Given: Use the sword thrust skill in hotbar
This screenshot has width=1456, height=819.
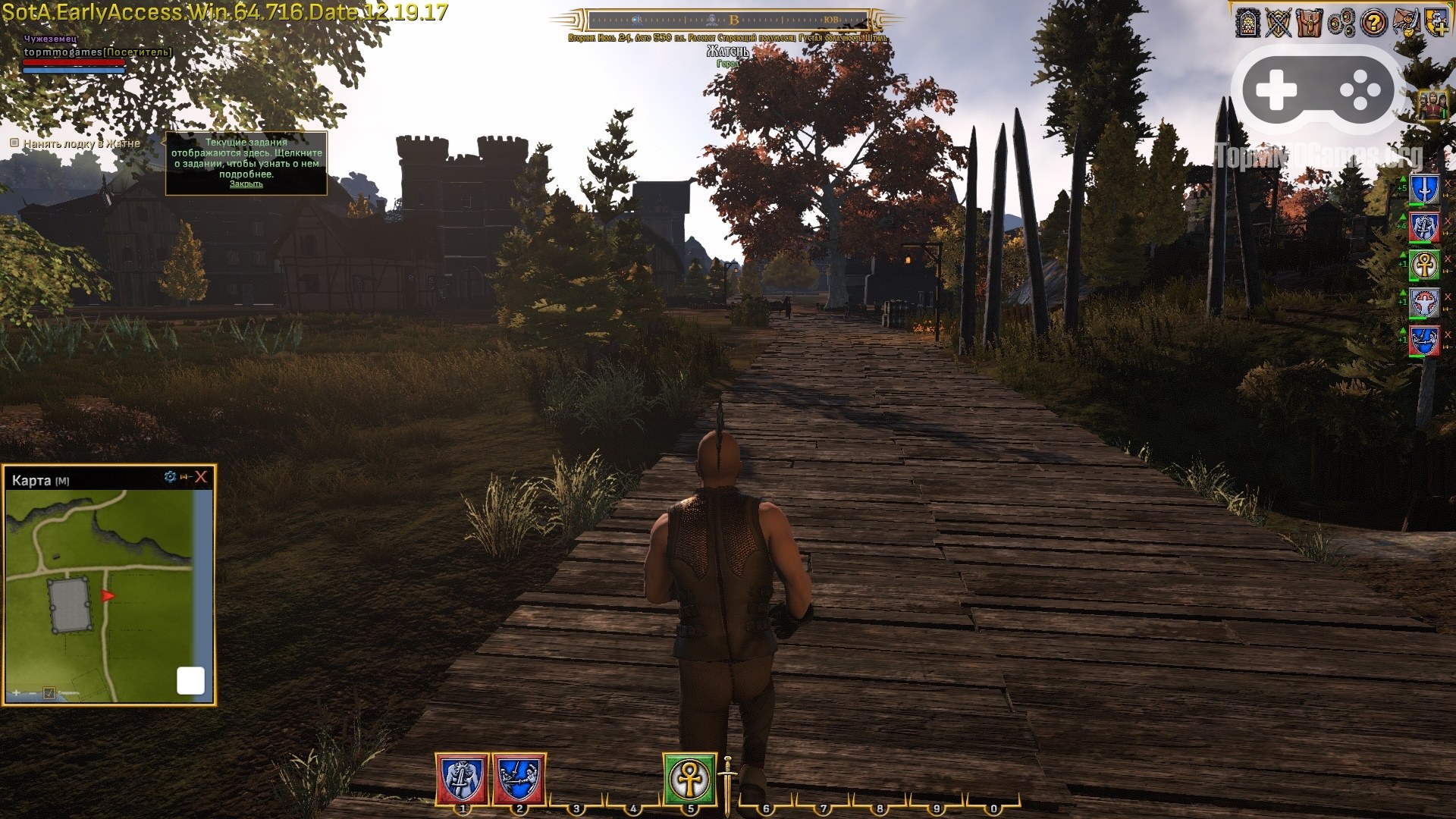Looking at the screenshot, I should [519, 779].
